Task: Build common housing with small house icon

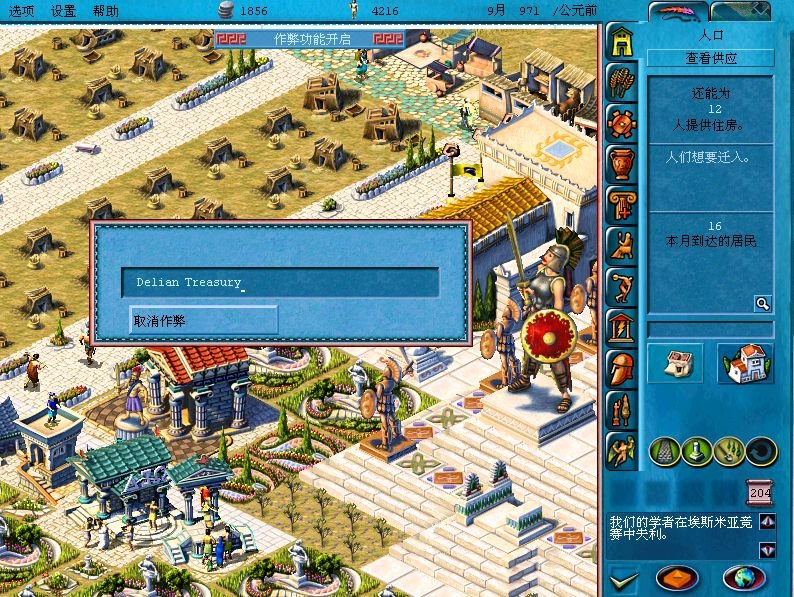Action: (x=675, y=363)
